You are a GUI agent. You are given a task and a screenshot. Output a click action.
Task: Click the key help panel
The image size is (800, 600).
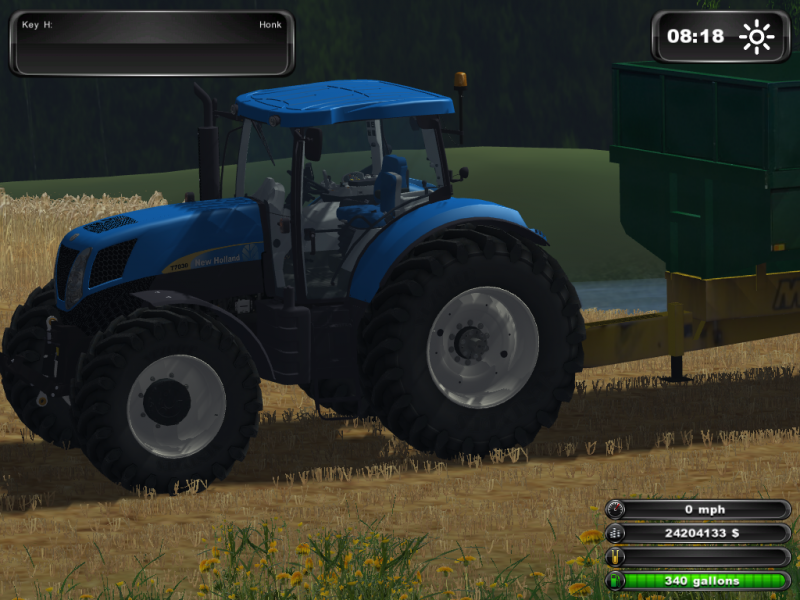pos(152,43)
